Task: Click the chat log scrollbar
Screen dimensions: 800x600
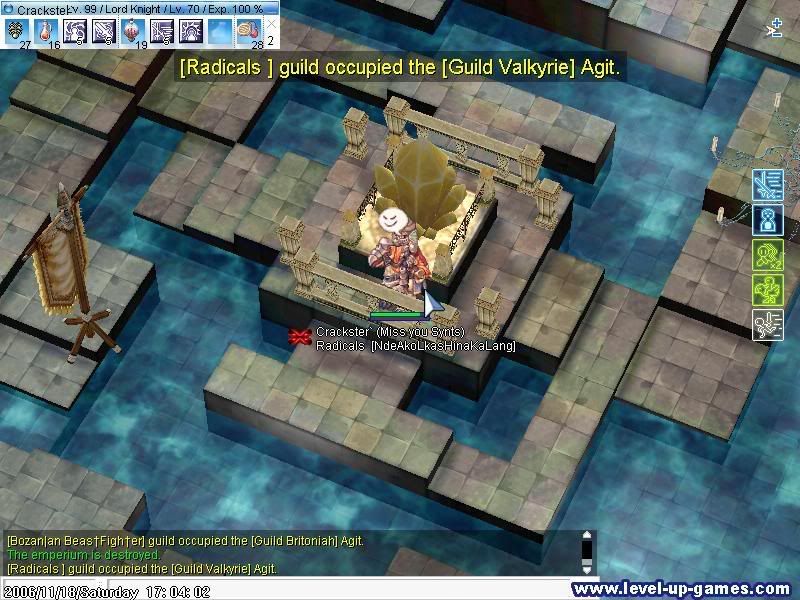Action: click(588, 551)
